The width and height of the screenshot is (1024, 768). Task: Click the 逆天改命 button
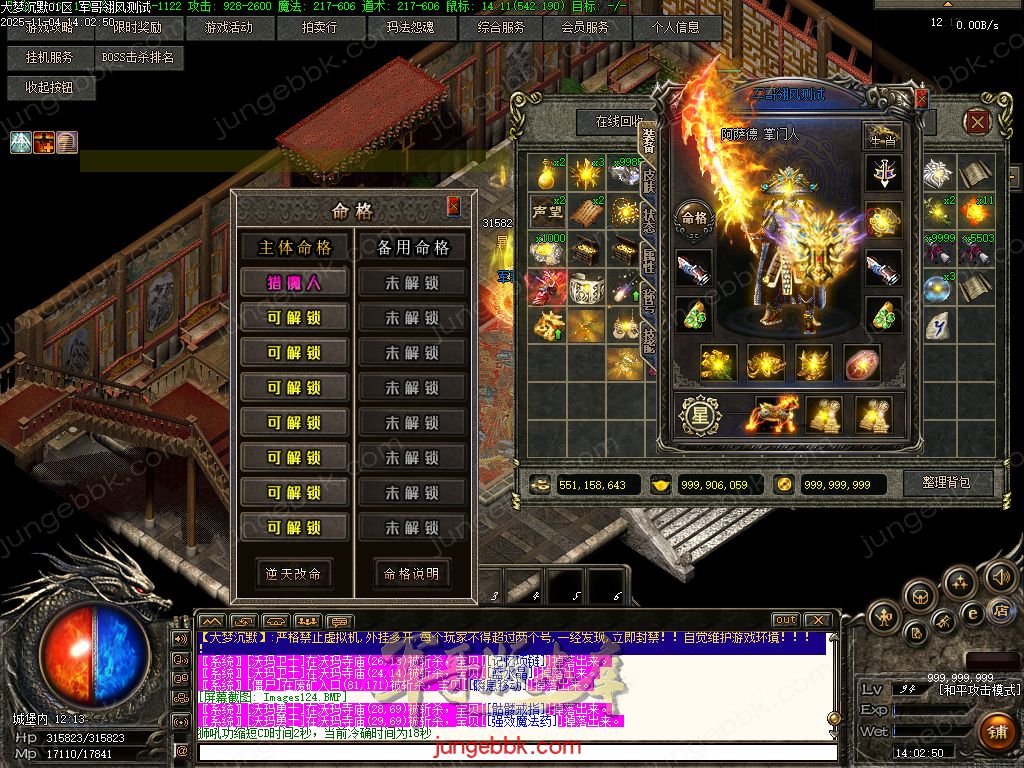293,574
